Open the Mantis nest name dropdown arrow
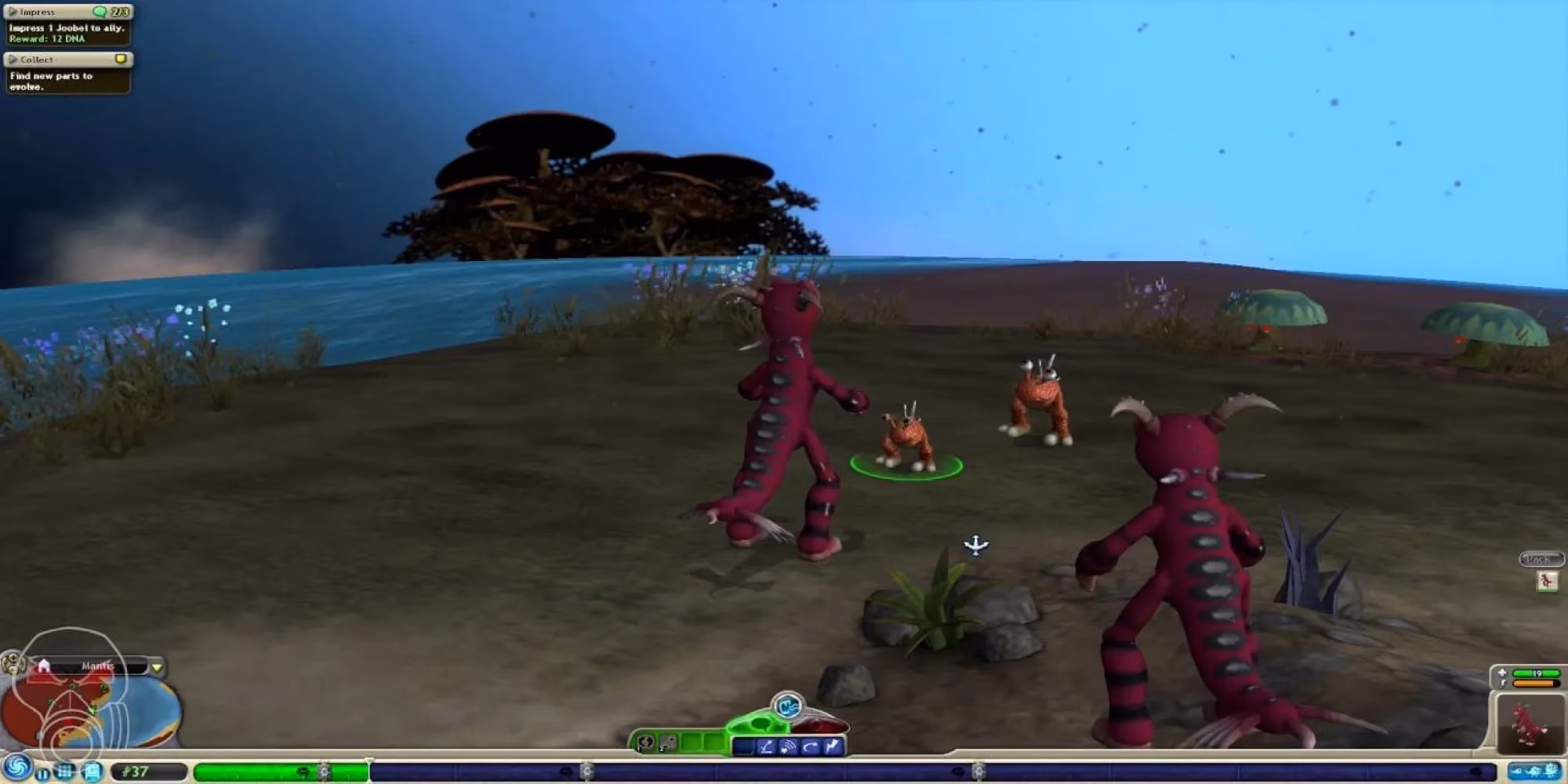Screen dimensions: 1568x784 point(157,665)
